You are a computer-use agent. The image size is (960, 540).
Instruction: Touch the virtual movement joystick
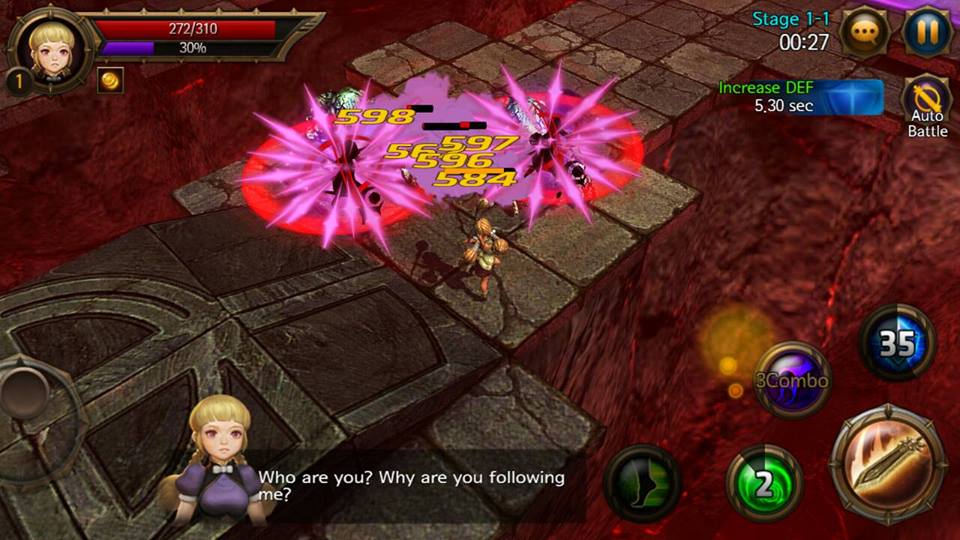28,393
